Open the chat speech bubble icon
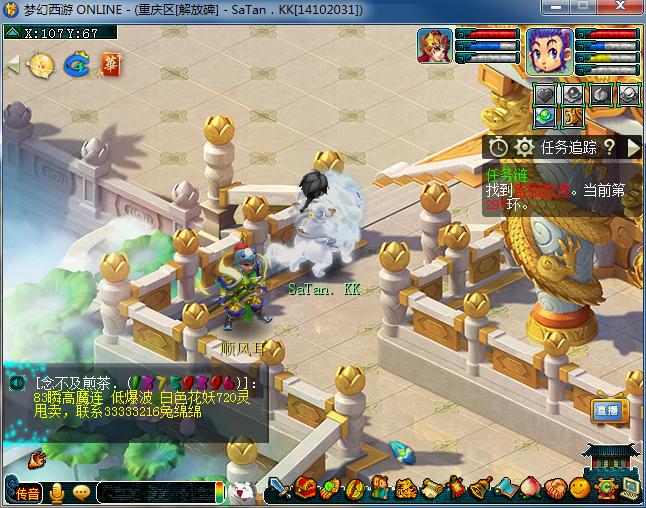 tap(81, 492)
